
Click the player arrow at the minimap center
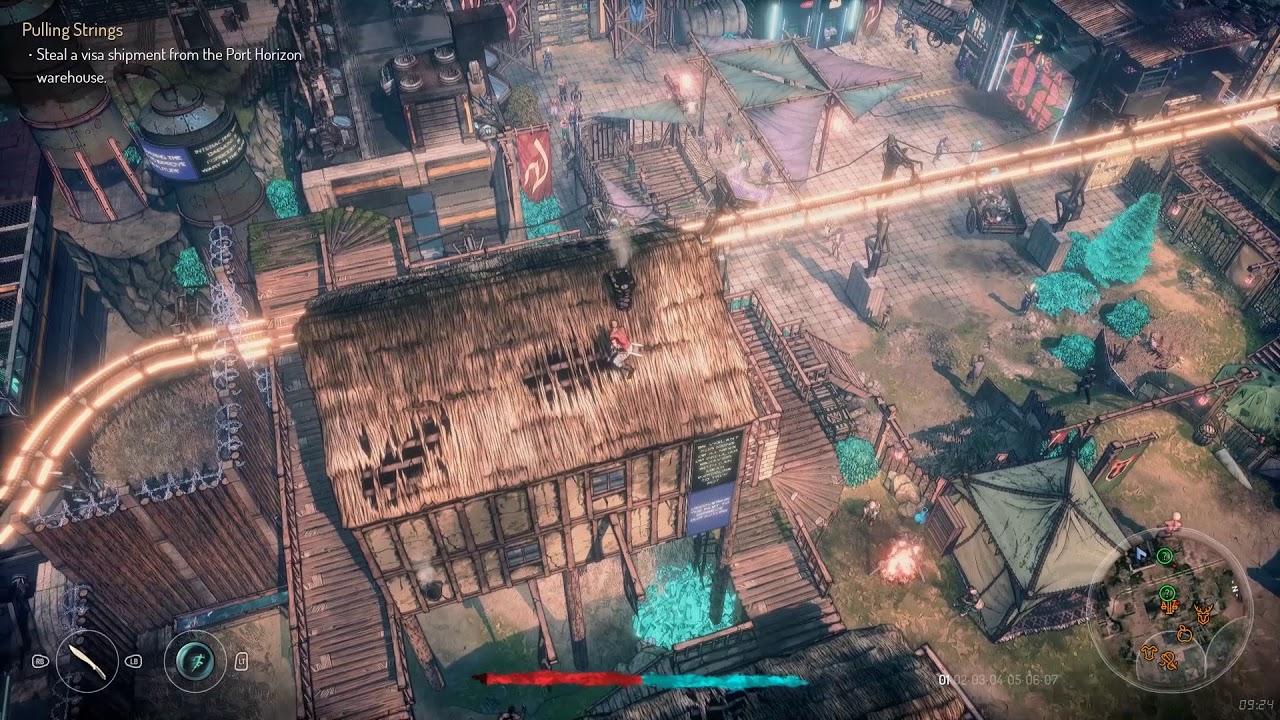[x=1161, y=611]
